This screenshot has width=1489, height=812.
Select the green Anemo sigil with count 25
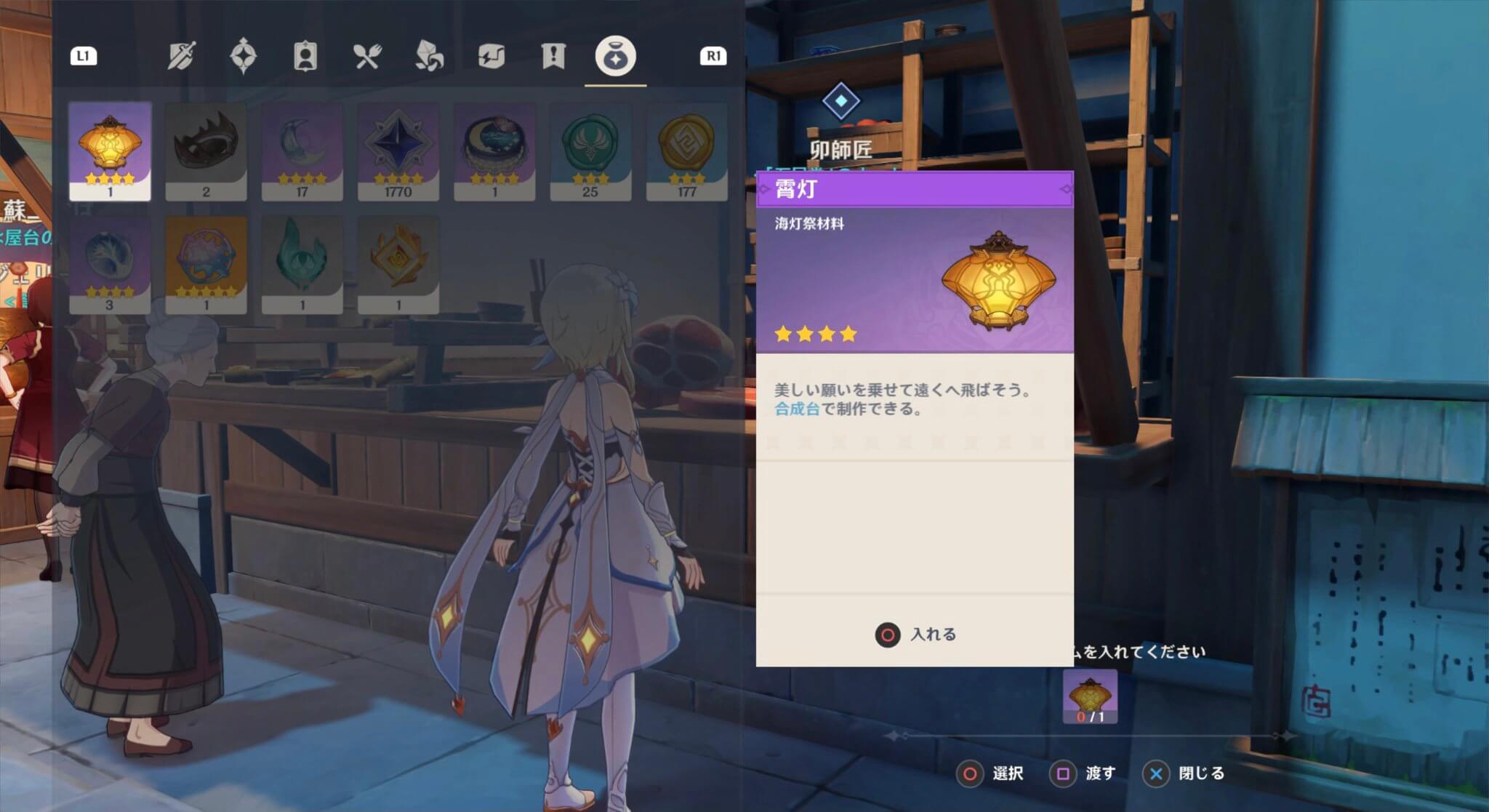(591, 150)
